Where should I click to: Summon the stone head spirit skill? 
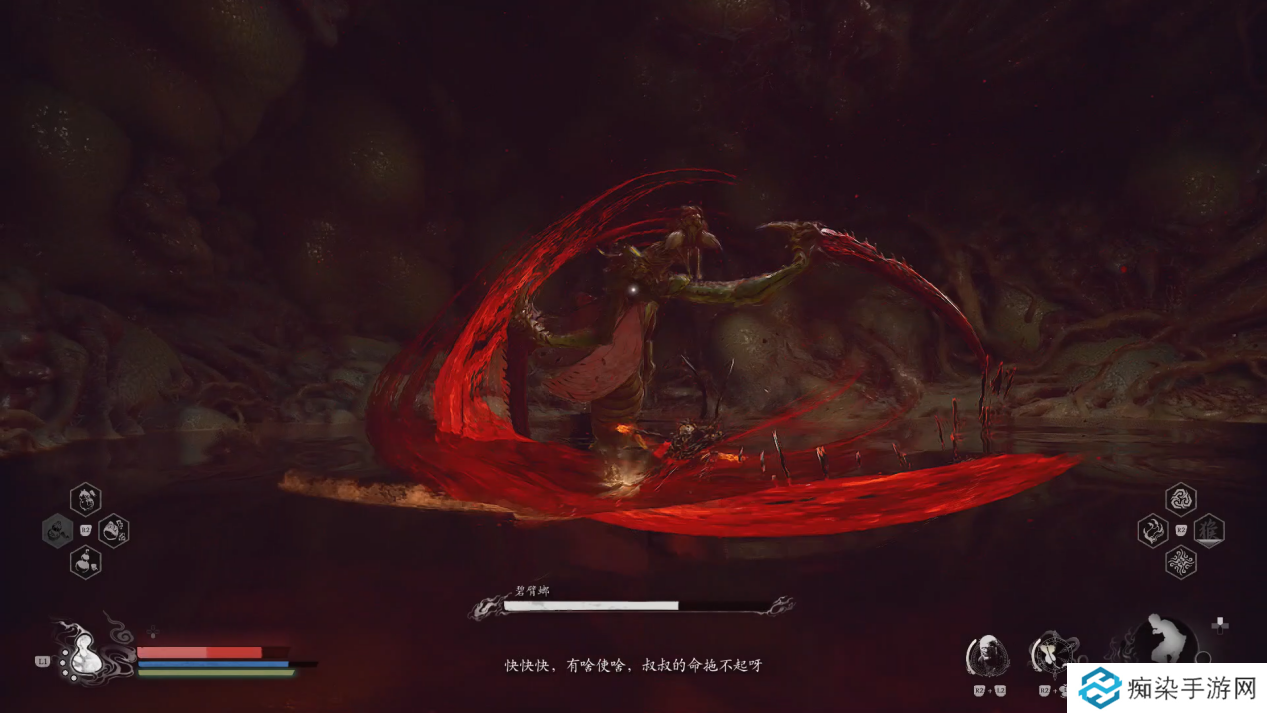click(x=988, y=654)
